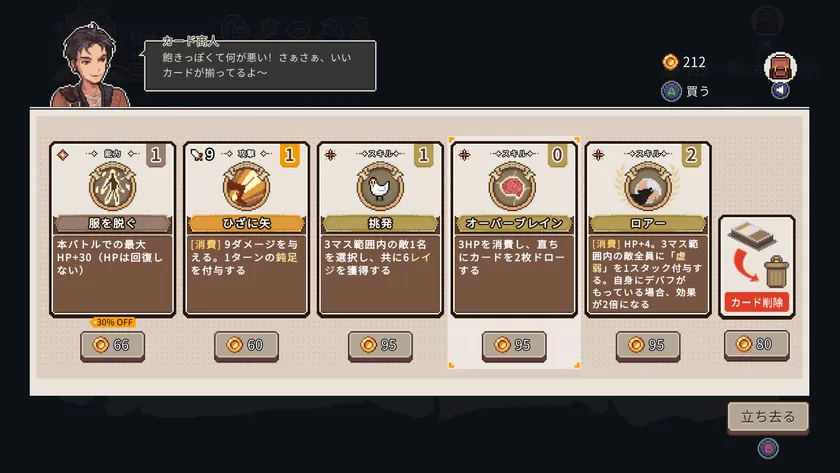Screen dimensions: 840x473
Task: Select the オーバーブレイン card
Action: point(514,229)
